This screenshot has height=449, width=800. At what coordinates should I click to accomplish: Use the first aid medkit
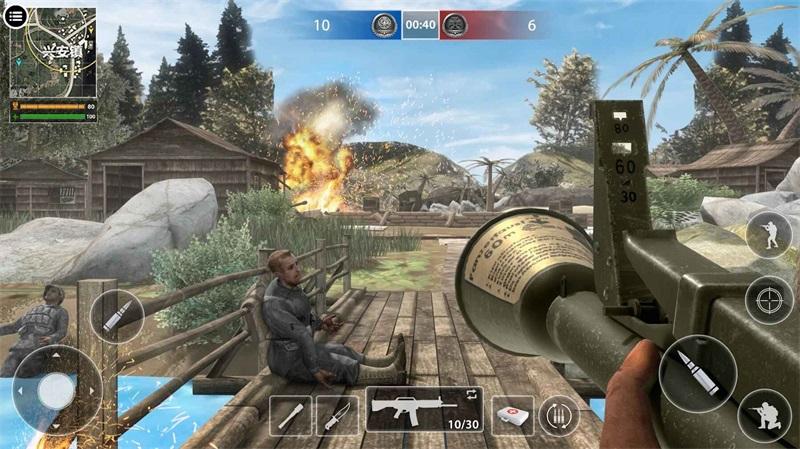click(x=511, y=415)
